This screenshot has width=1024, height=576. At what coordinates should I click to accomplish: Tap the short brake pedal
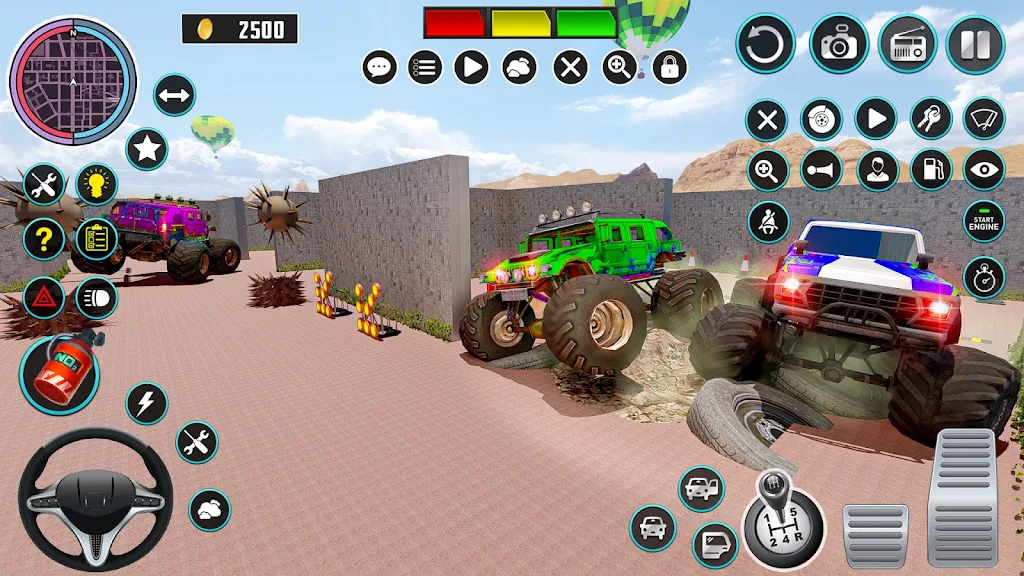(x=875, y=535)
